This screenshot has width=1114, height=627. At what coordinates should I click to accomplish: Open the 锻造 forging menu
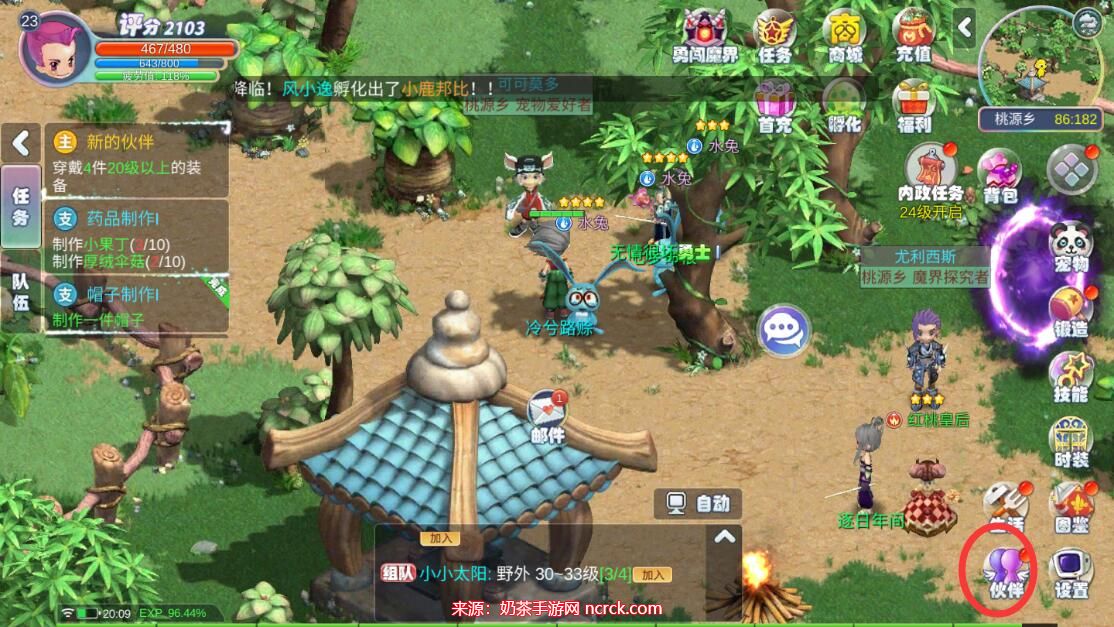1070,312
